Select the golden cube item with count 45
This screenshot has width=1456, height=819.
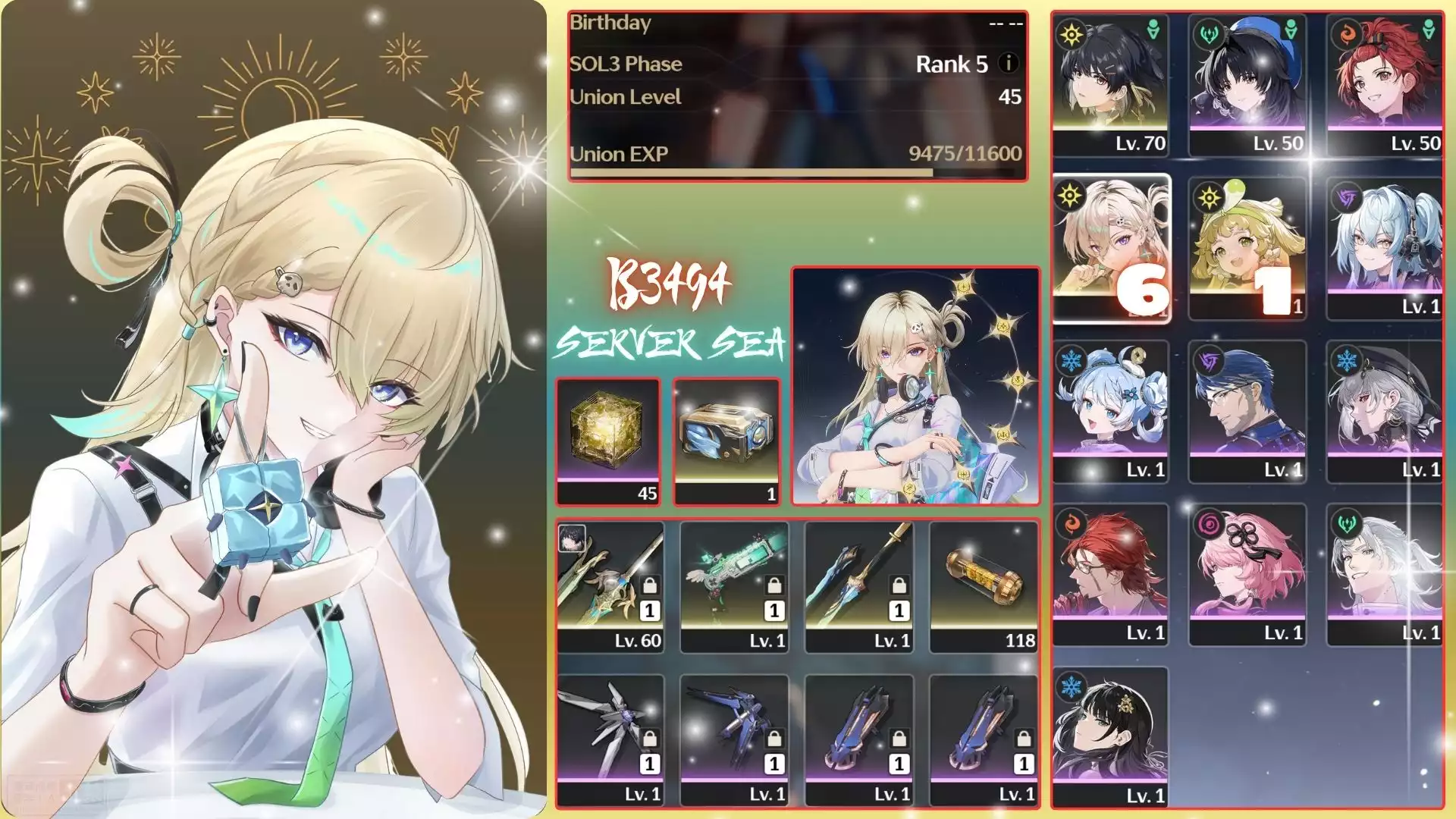point(608,441)
